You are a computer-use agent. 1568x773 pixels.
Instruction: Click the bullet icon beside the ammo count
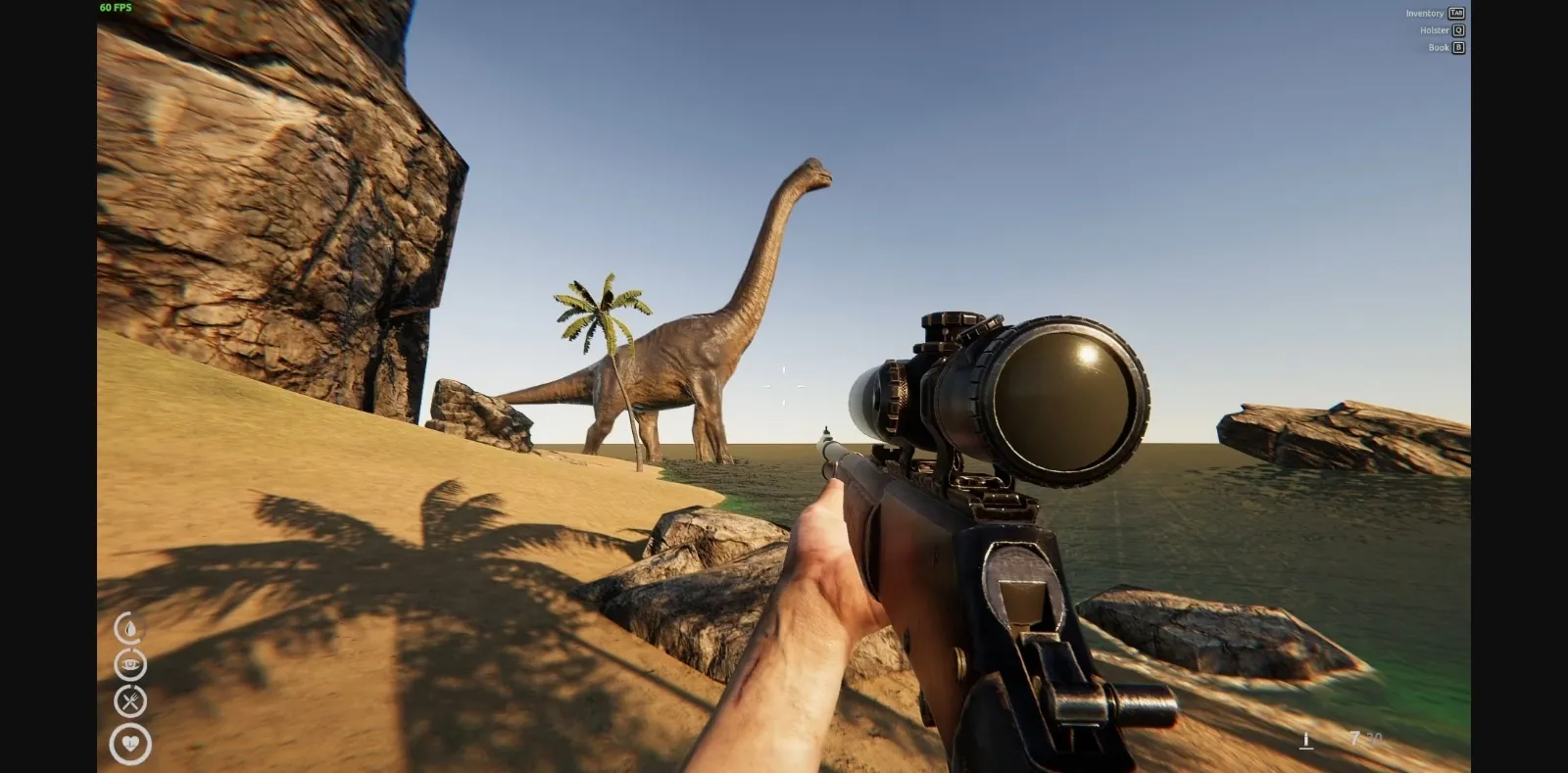(x=1306, y=740)
